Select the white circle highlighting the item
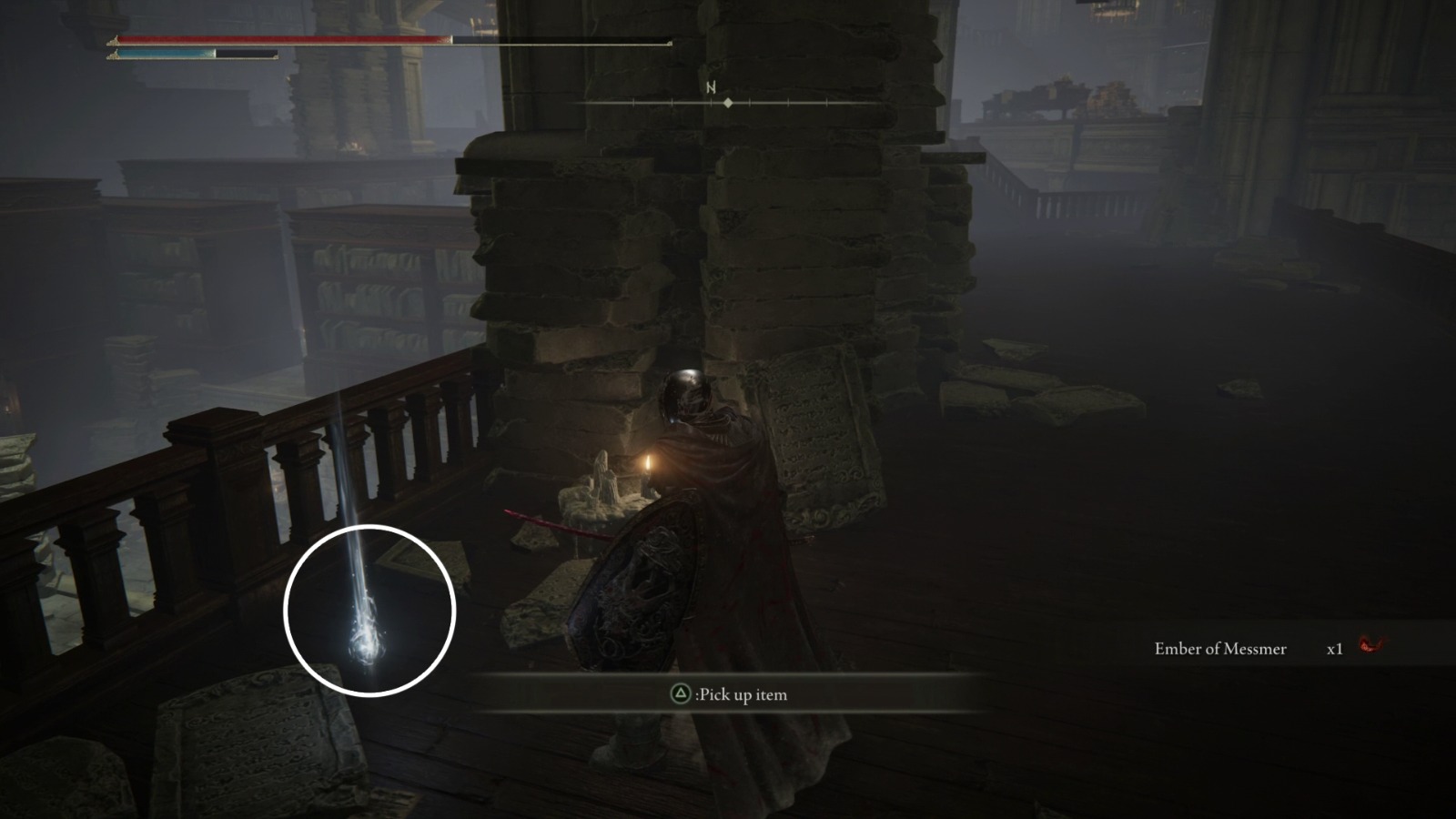The height and width of the screenshot is (819, 1456). [371, 610]
